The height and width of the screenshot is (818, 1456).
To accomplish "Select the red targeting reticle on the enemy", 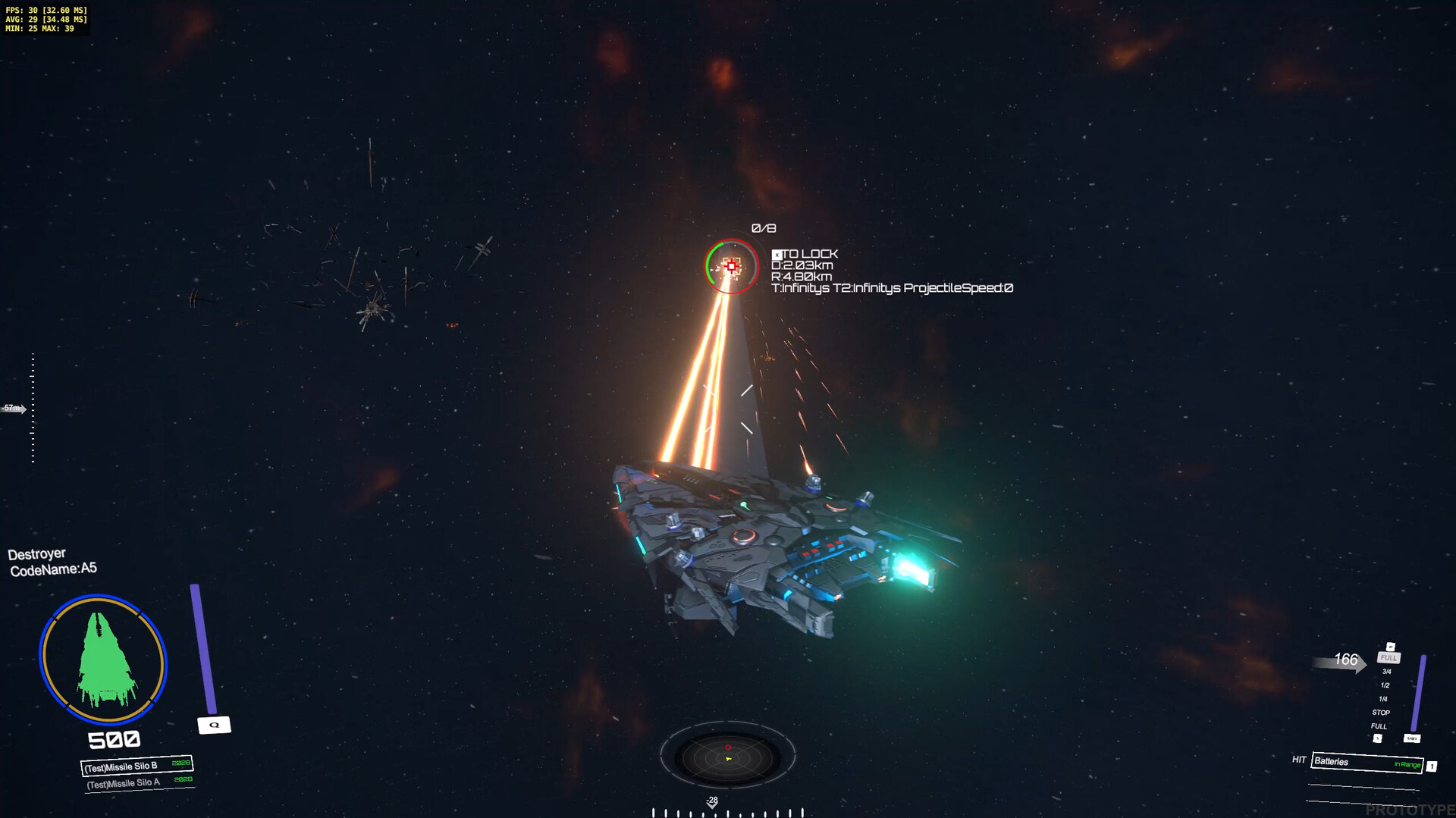I will pos(730,266).
